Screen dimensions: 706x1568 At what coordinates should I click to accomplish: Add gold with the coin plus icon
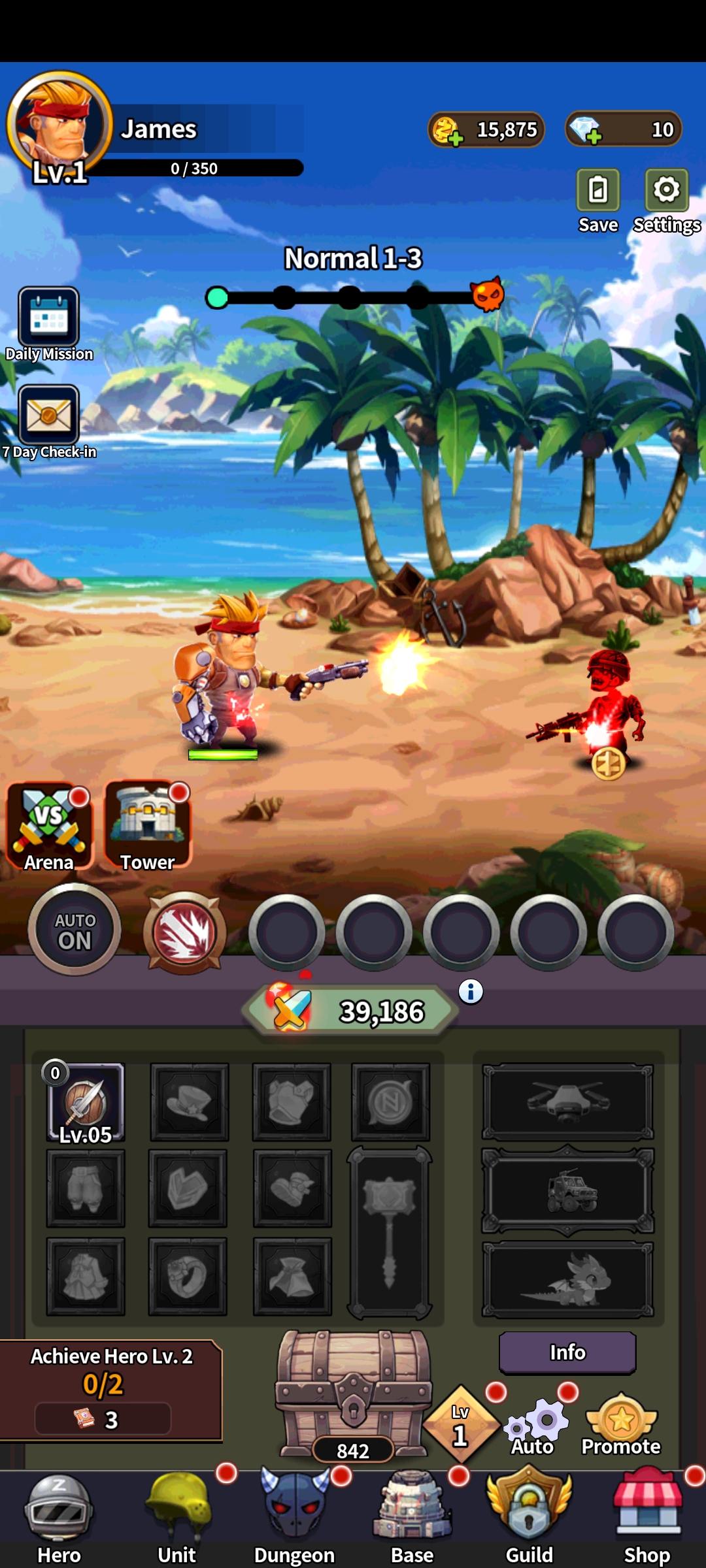point(448,131)
